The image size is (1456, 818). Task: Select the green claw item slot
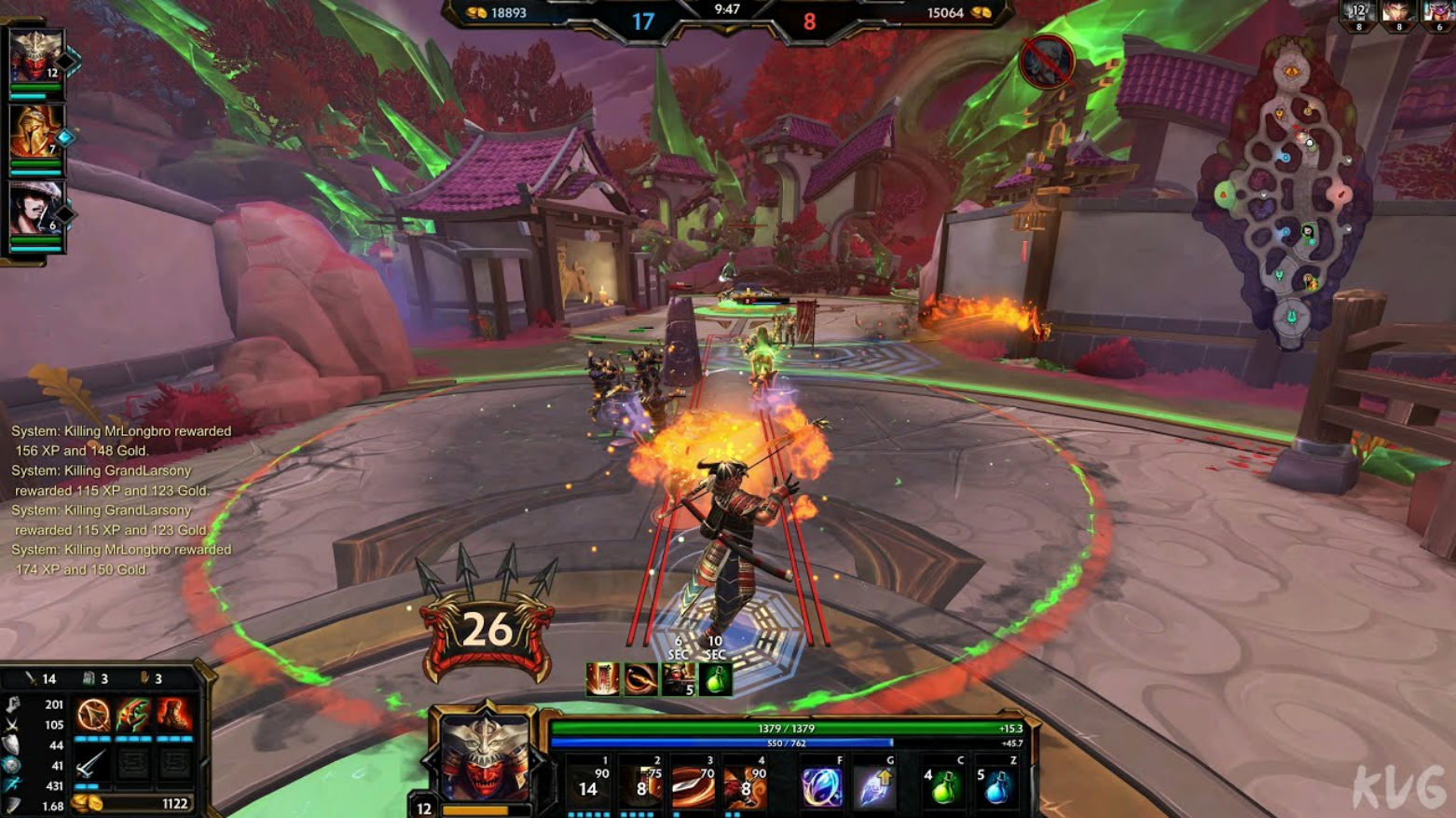pyautogui.click(x=133, y=716)
